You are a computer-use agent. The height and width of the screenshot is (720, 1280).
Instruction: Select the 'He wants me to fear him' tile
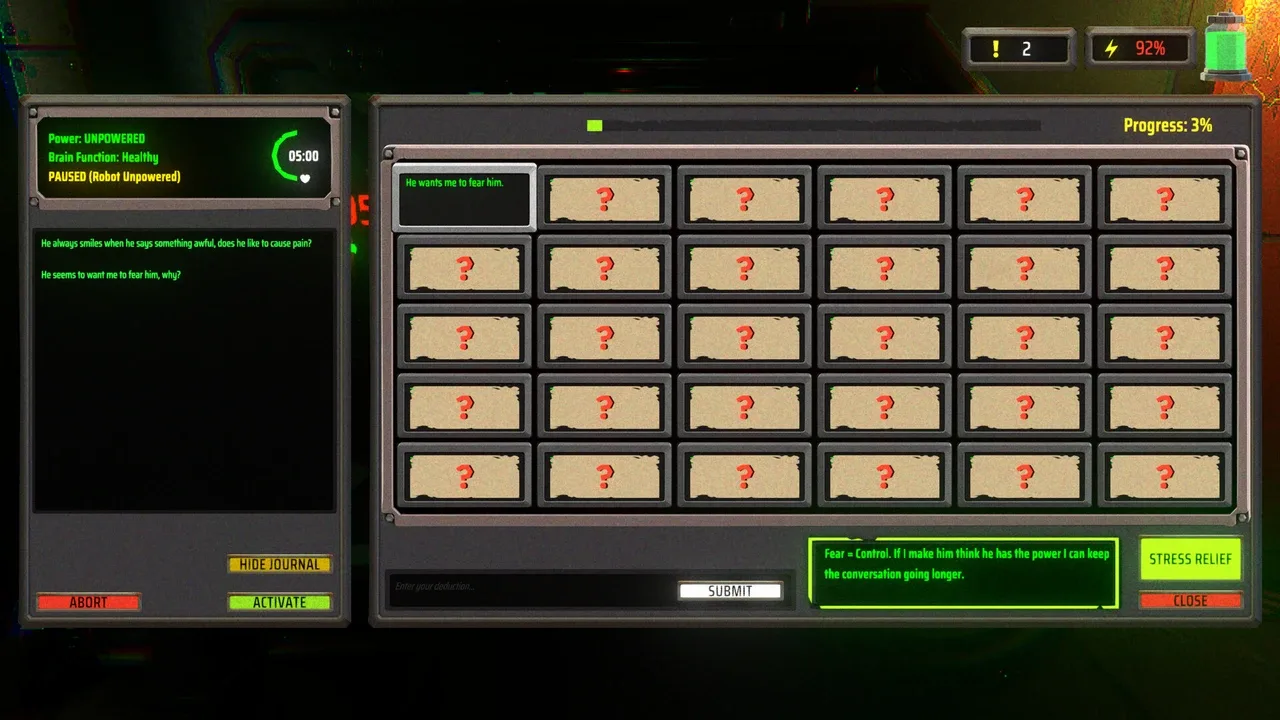tap(464, 197)
